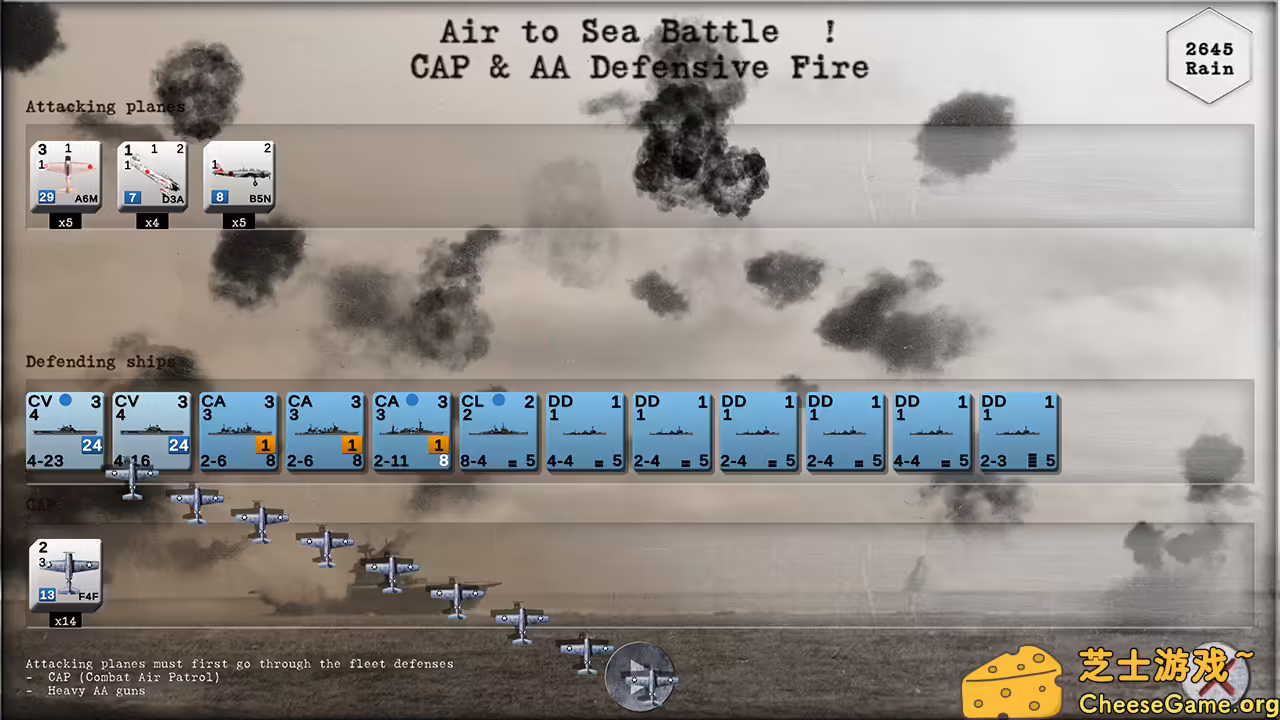
Task: Toggle the blue dot on the first CV carrier
Action: tap(65, 399)
